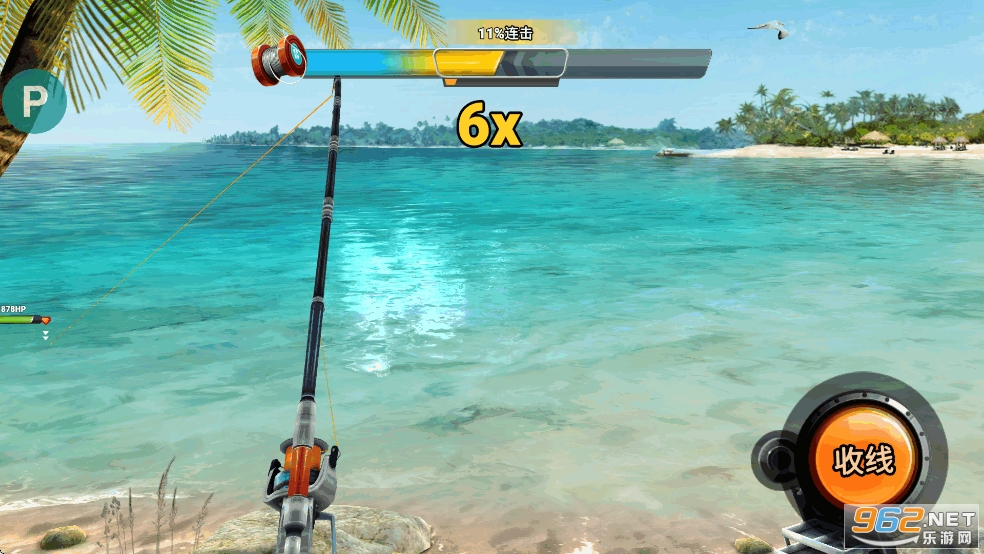Pause the game with the P button
The height and width of the screenshot is (554, 984).
(34, 101)
